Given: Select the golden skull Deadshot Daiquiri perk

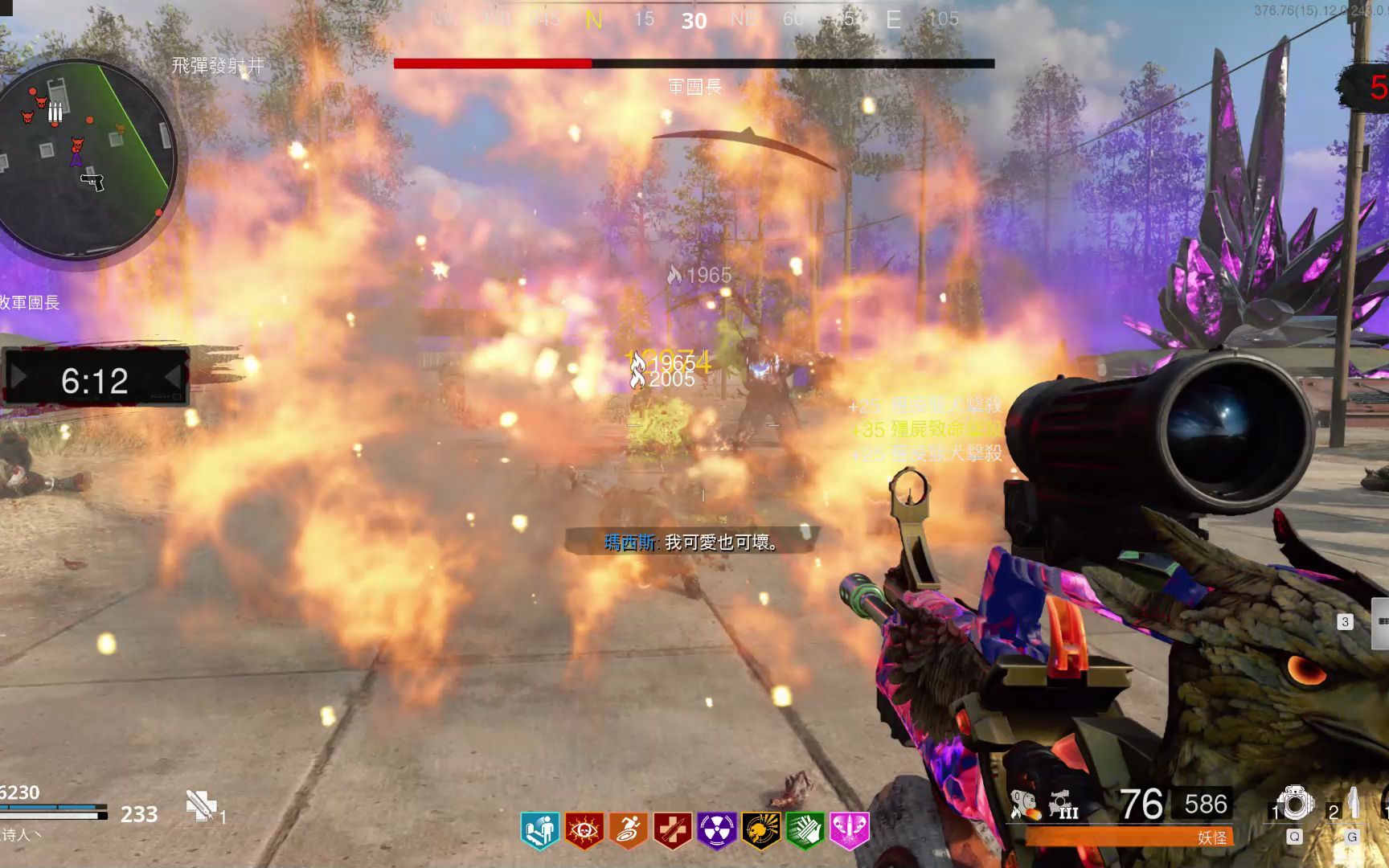Looking at the screenshot, I should pyautogui.click(x=760, y=829).
